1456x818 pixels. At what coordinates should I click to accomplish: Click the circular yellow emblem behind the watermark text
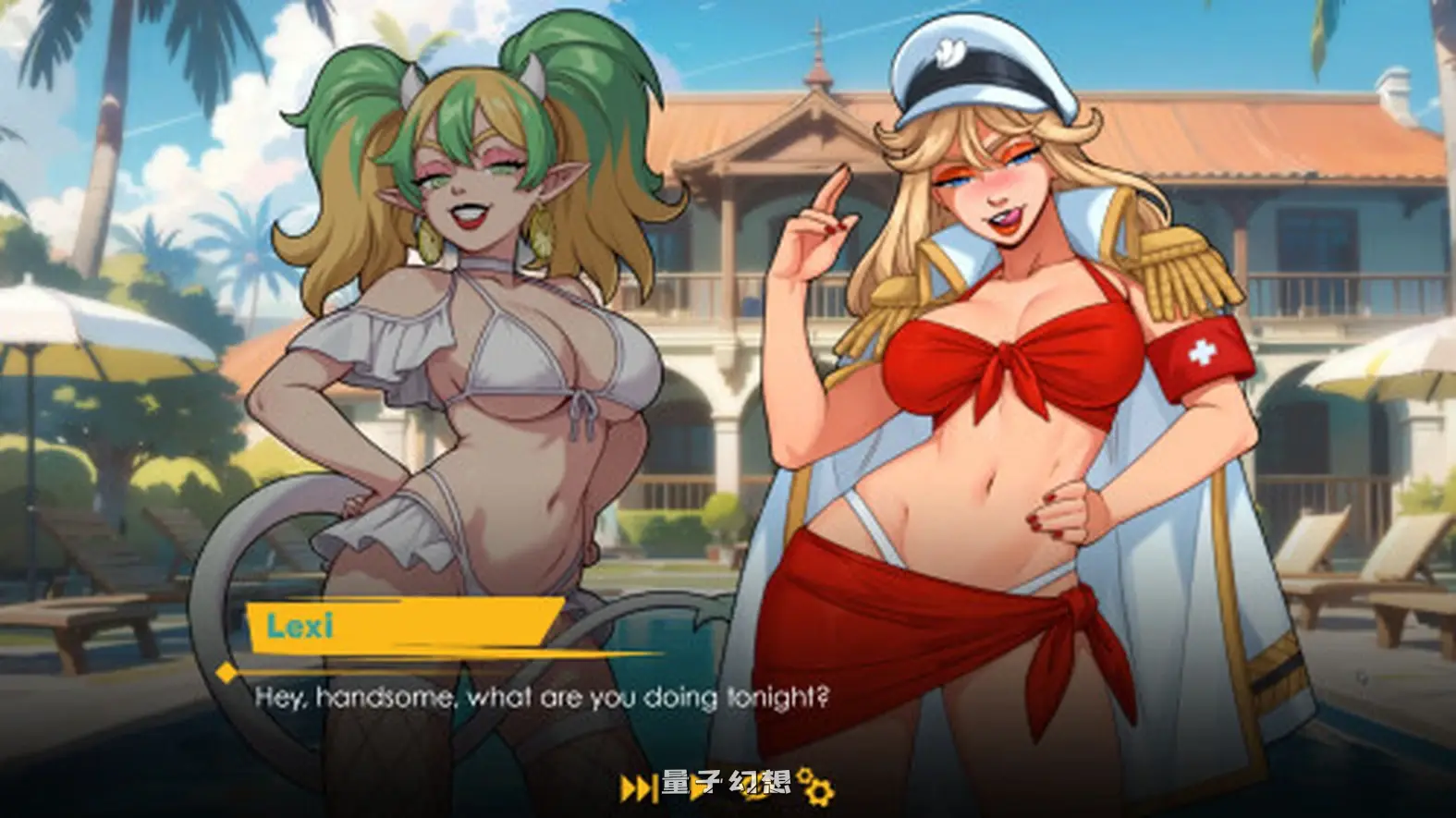(755, 789)
